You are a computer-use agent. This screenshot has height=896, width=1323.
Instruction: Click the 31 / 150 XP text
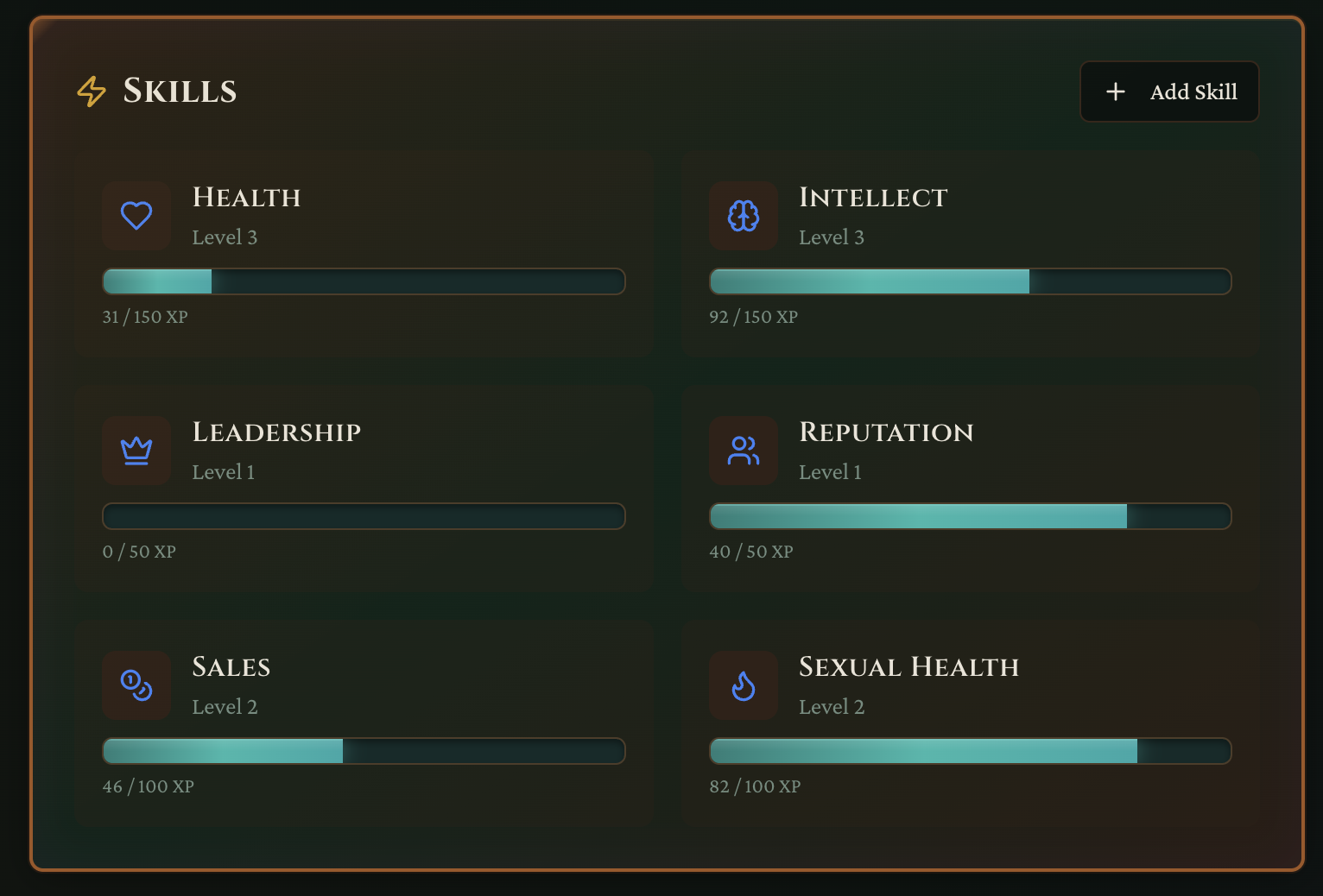144,317
